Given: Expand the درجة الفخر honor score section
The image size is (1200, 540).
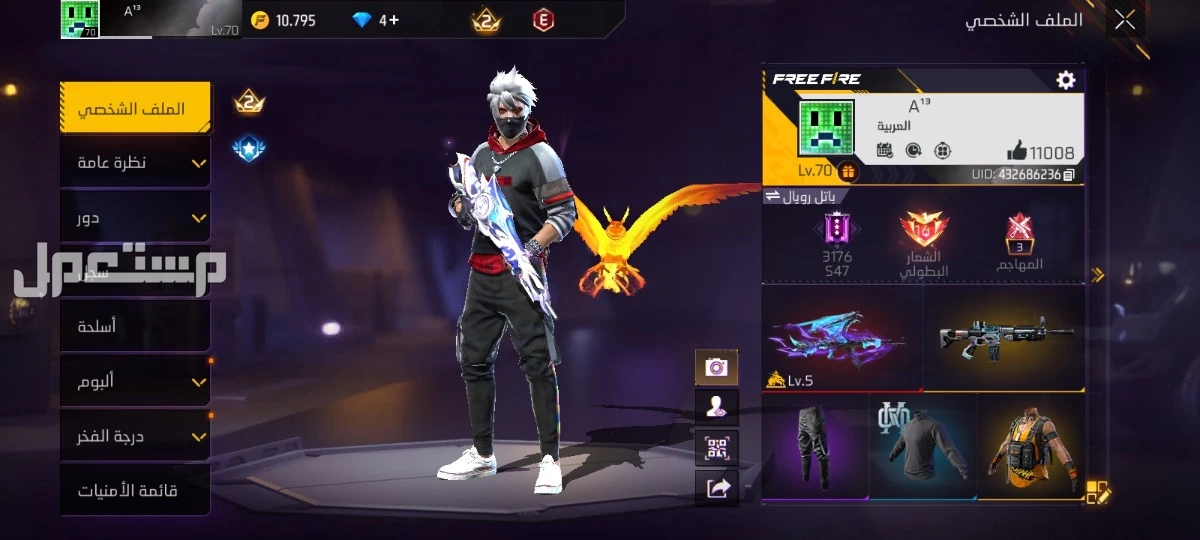Looking at the screenshot, I should (x=135, y=436).
